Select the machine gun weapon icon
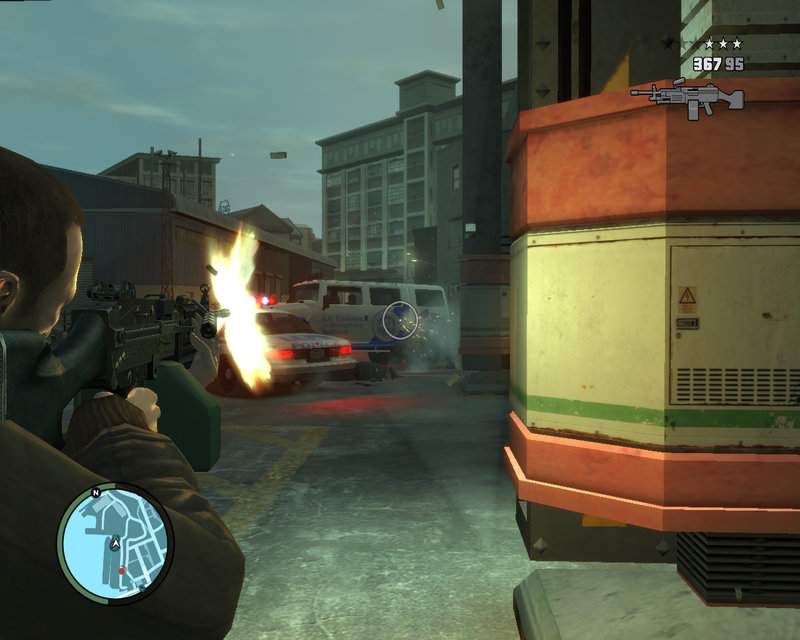This screenshot has height=640, width=800. [x=689, y=98]
